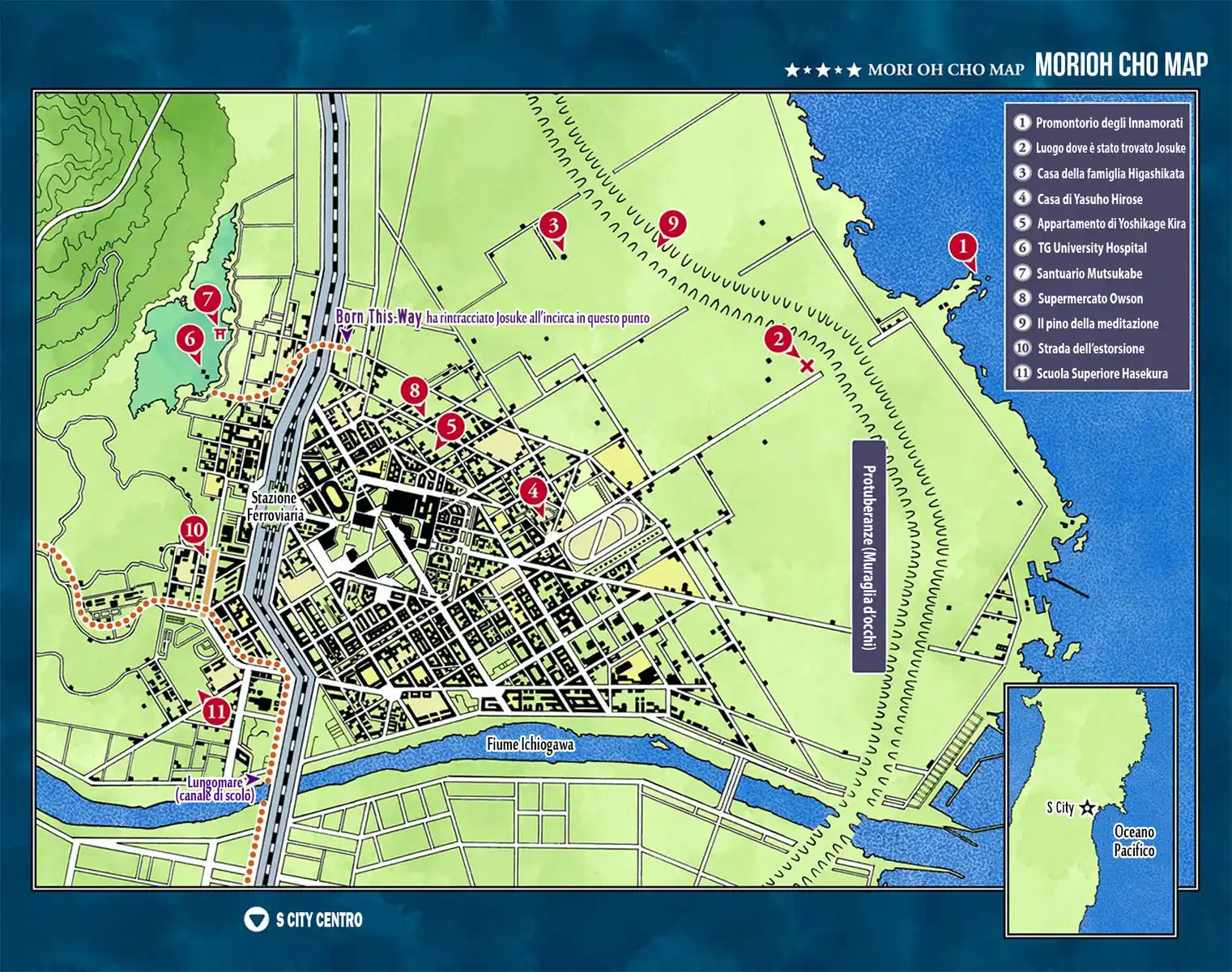The height and width of the screenshot is (972, 1232).
Task: Choose legend entry TG University Hospital
Action: [1091, 248]
